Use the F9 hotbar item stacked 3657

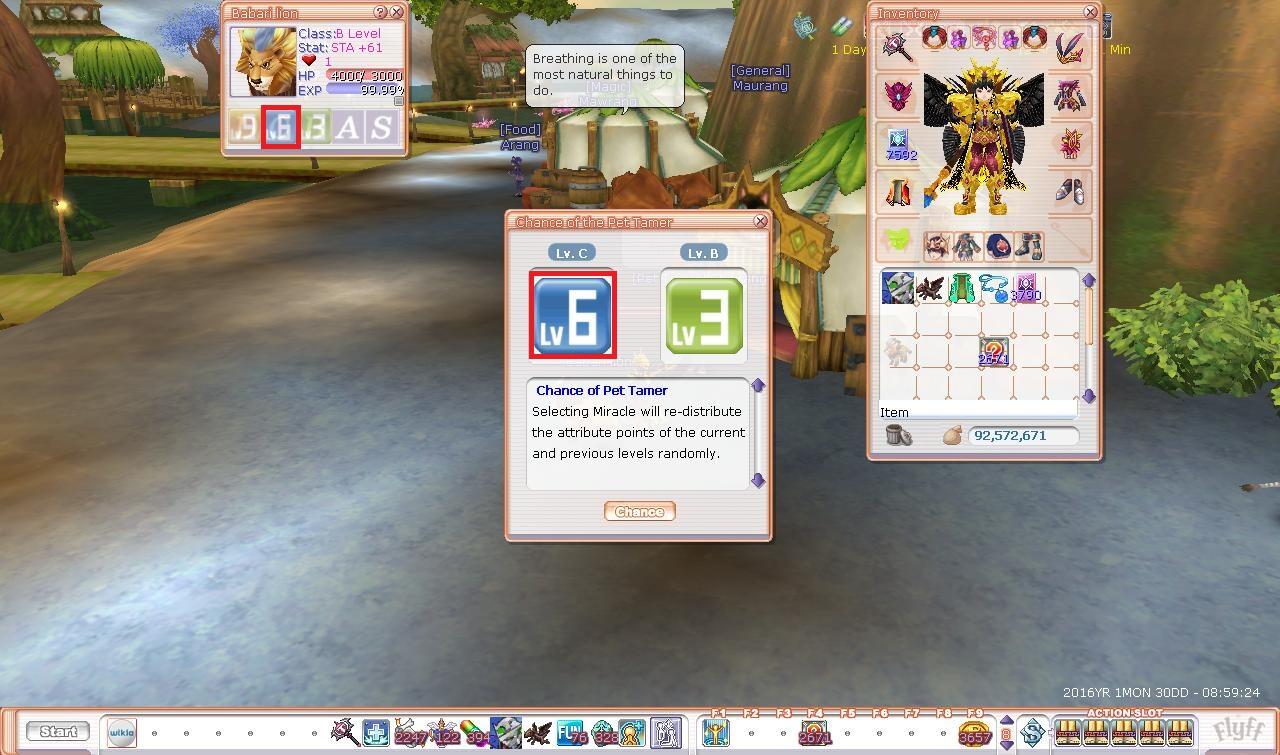coord(974,733)
